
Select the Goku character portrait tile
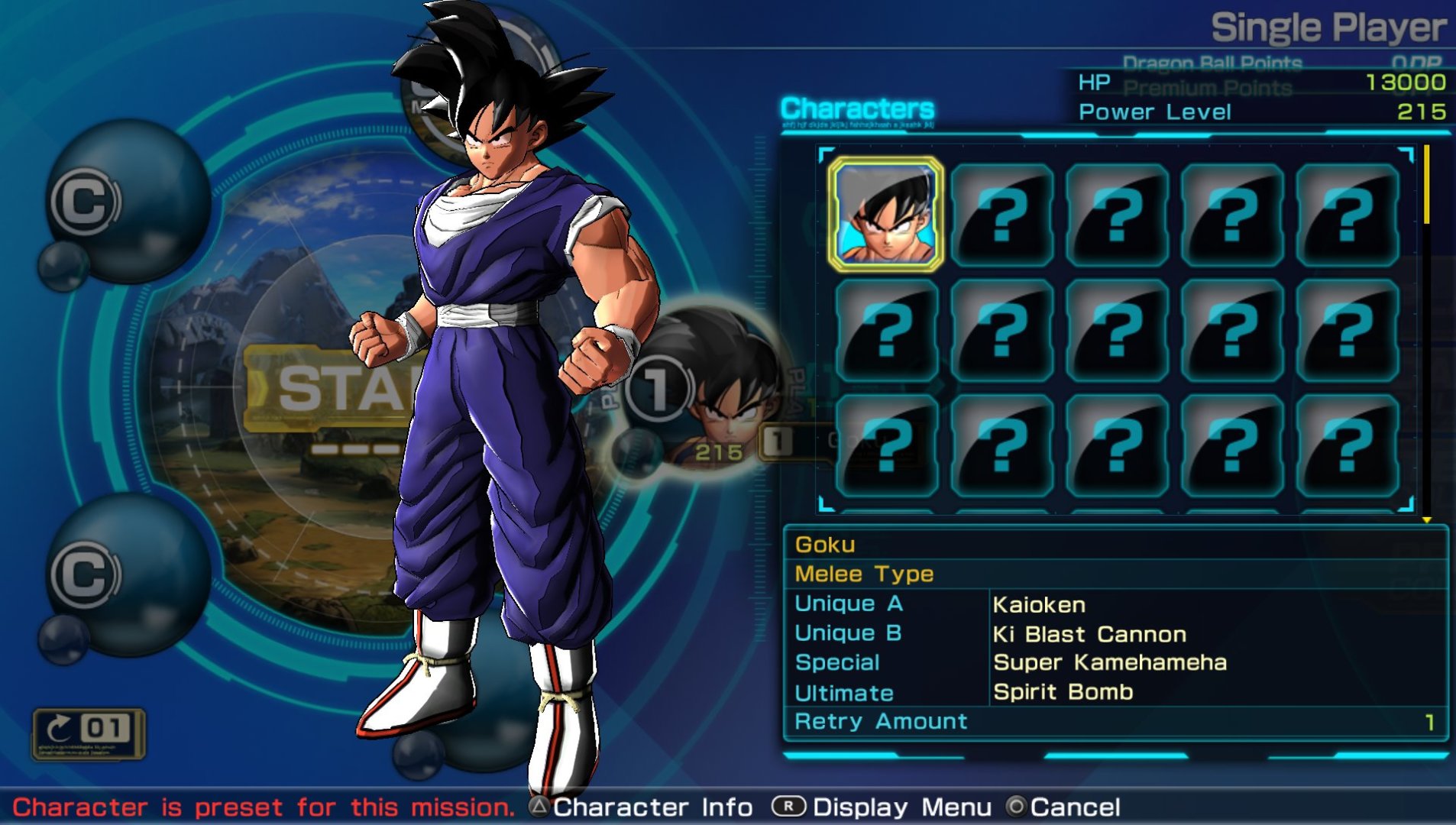pos(885,215)
